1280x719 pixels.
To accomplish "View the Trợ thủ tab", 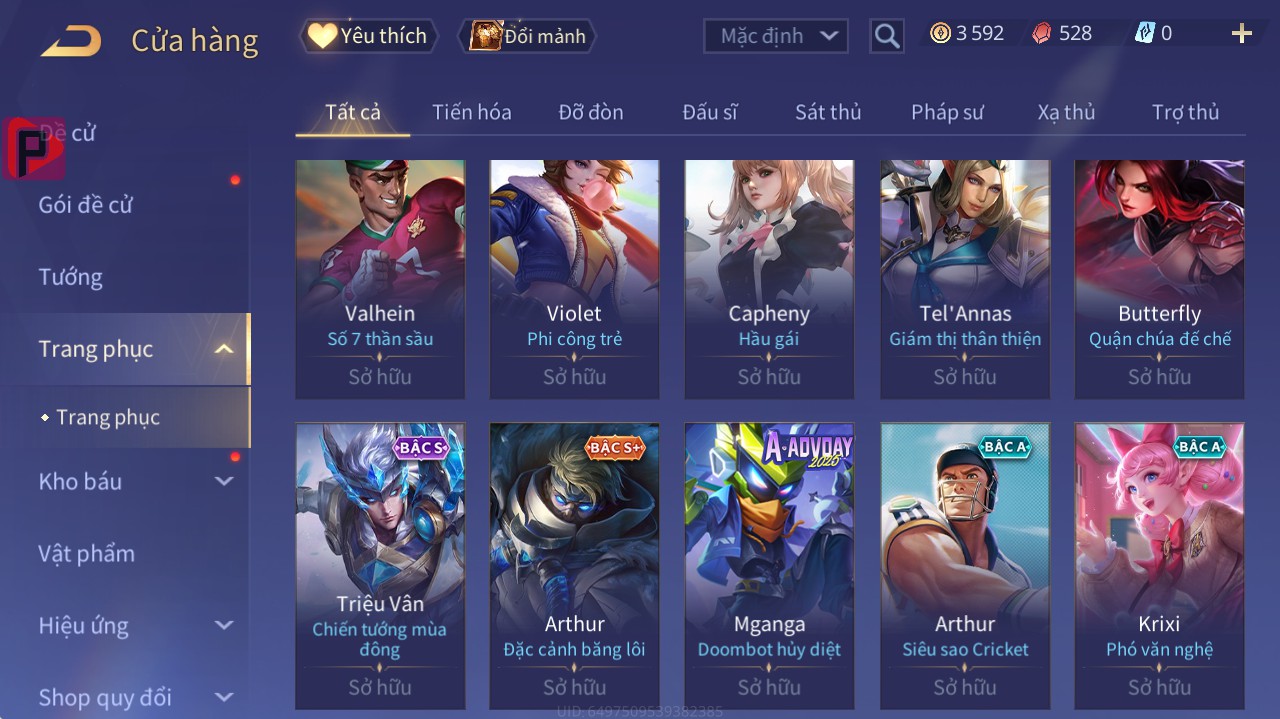I will pos(1185,112).
